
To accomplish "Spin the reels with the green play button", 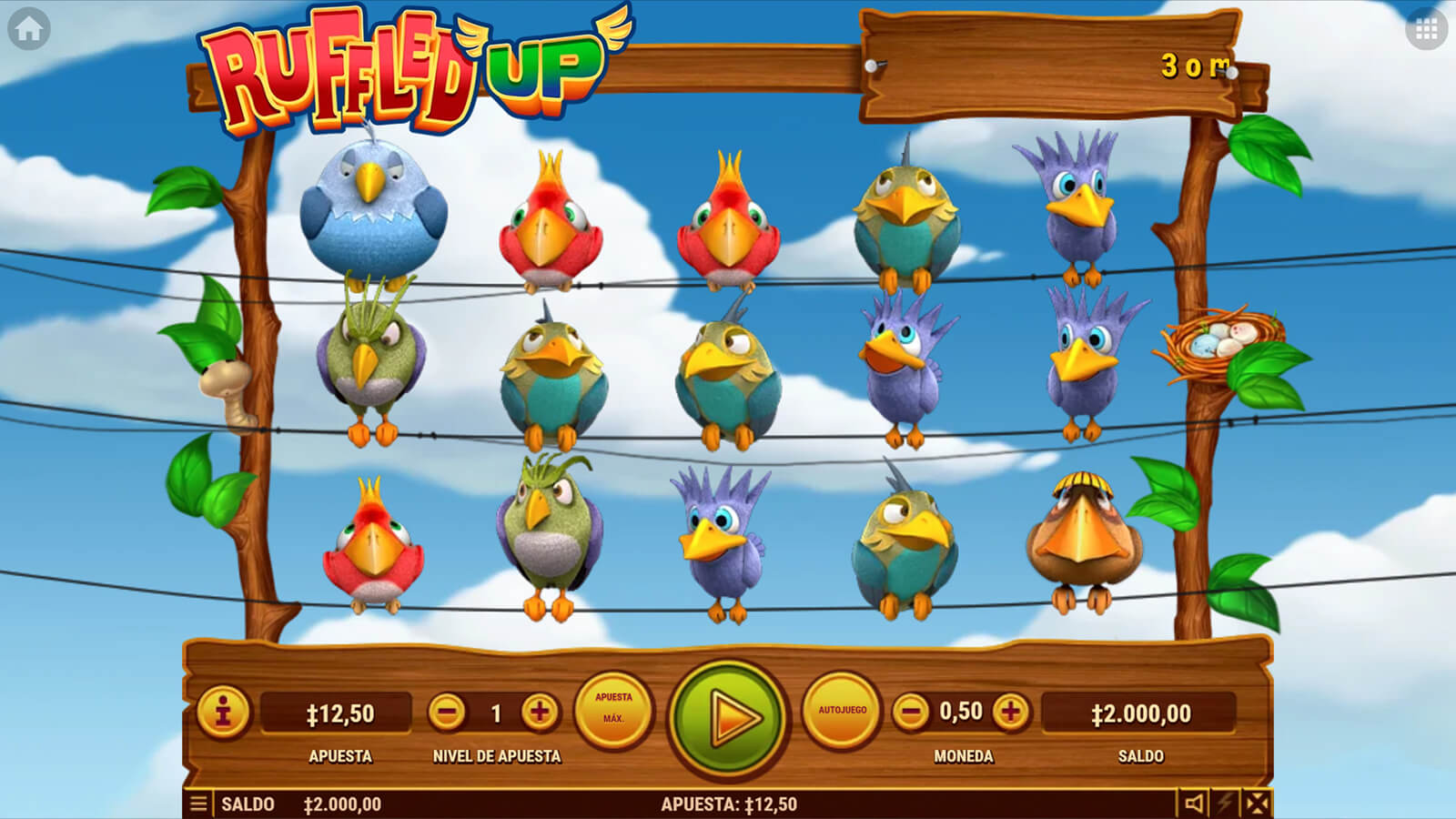I will pyautogui.click(x=728, y=718).
